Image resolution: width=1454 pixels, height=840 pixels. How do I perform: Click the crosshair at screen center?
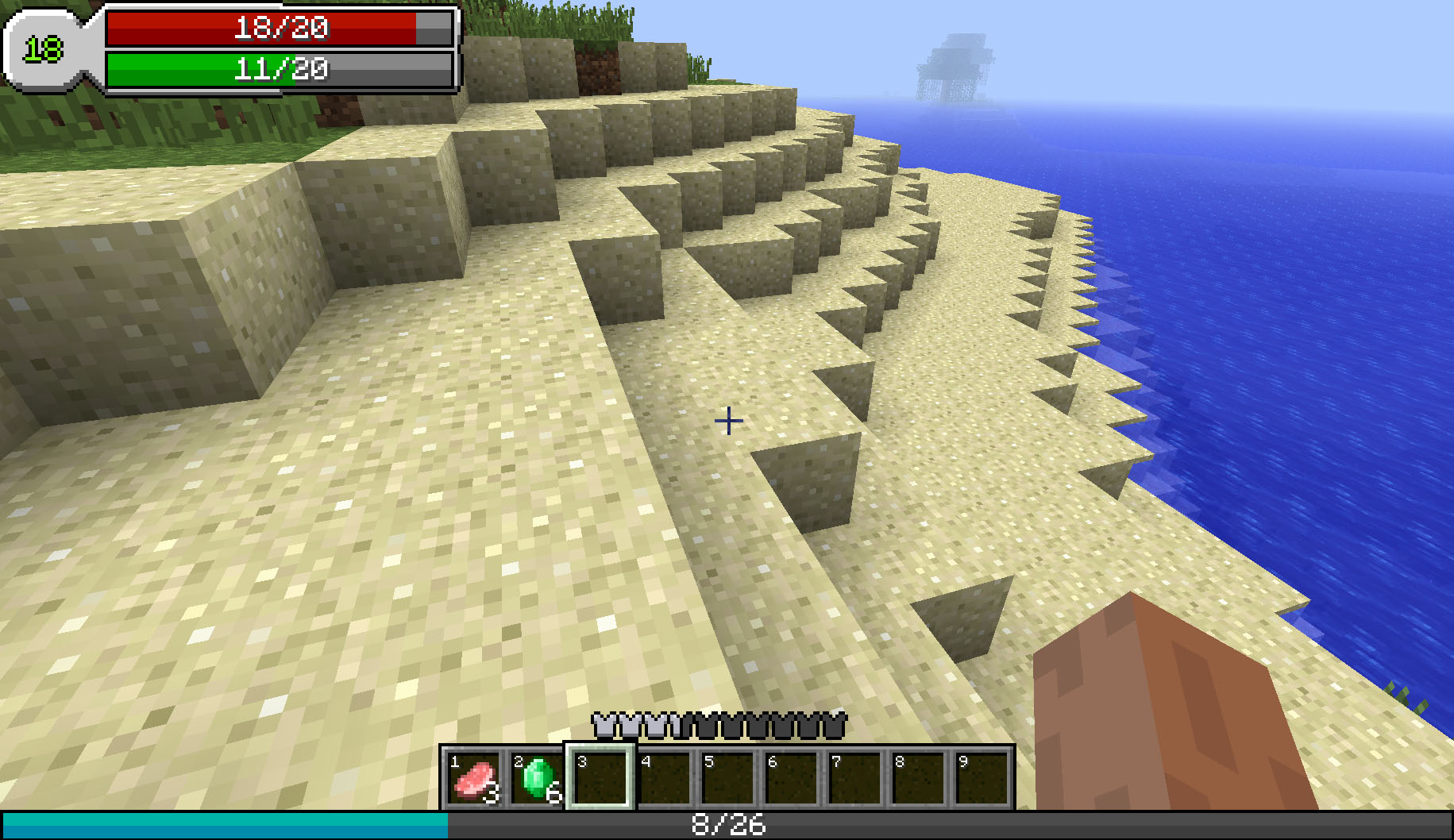tap(727, 421)
